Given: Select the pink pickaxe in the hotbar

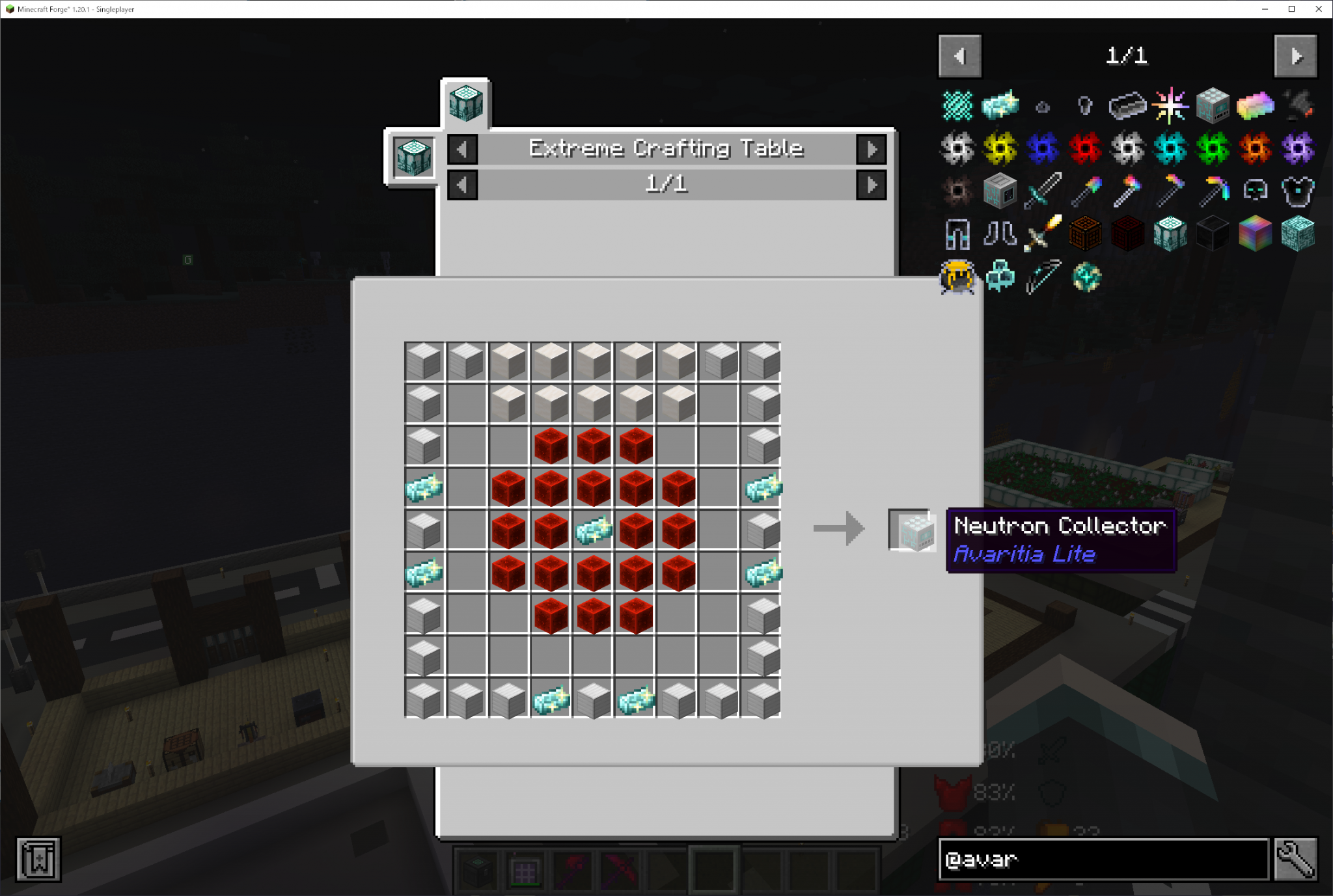Looking at the screenshot, I should point(621,868).
